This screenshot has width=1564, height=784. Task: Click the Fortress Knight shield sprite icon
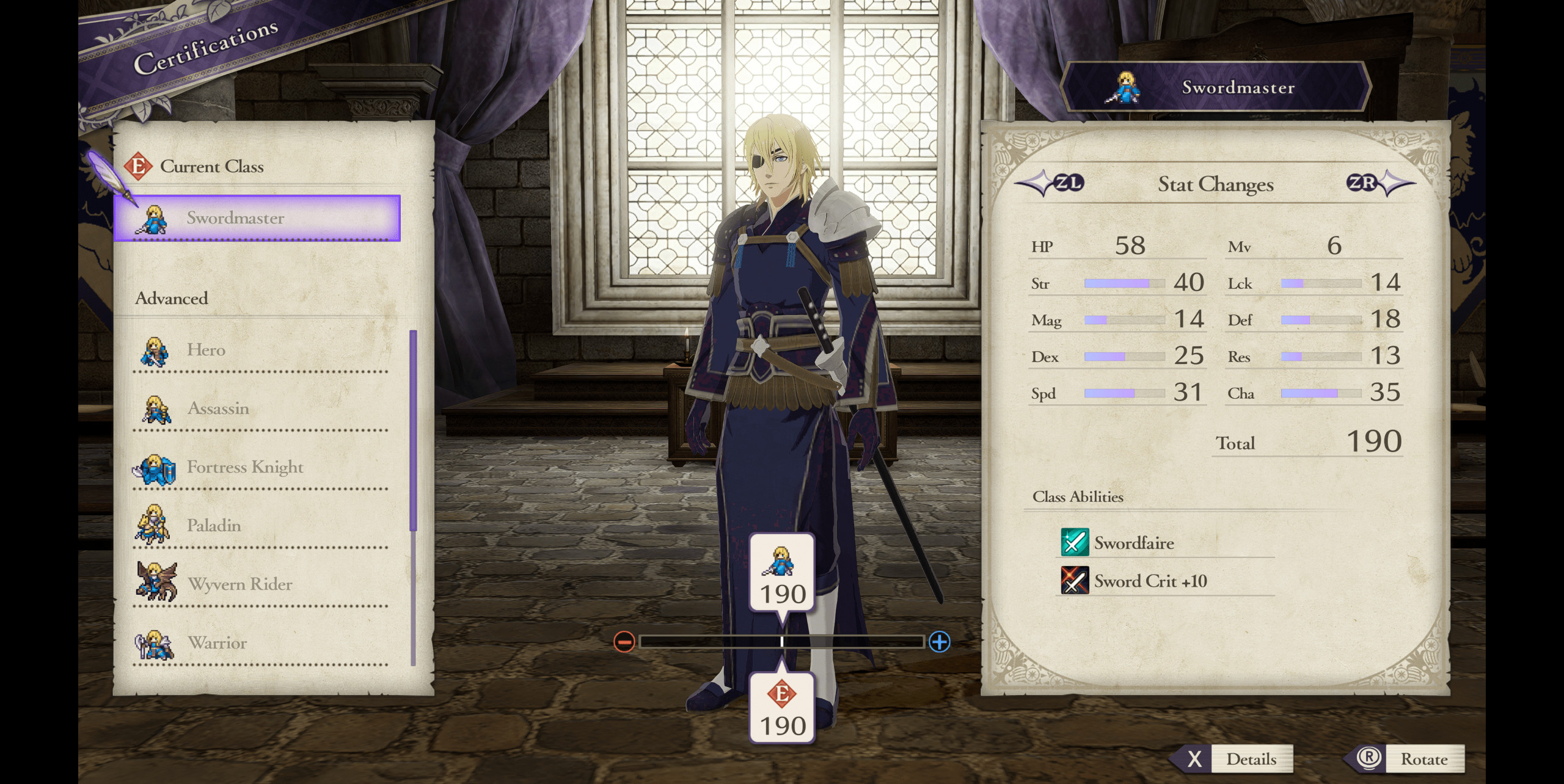coord(155,467)
